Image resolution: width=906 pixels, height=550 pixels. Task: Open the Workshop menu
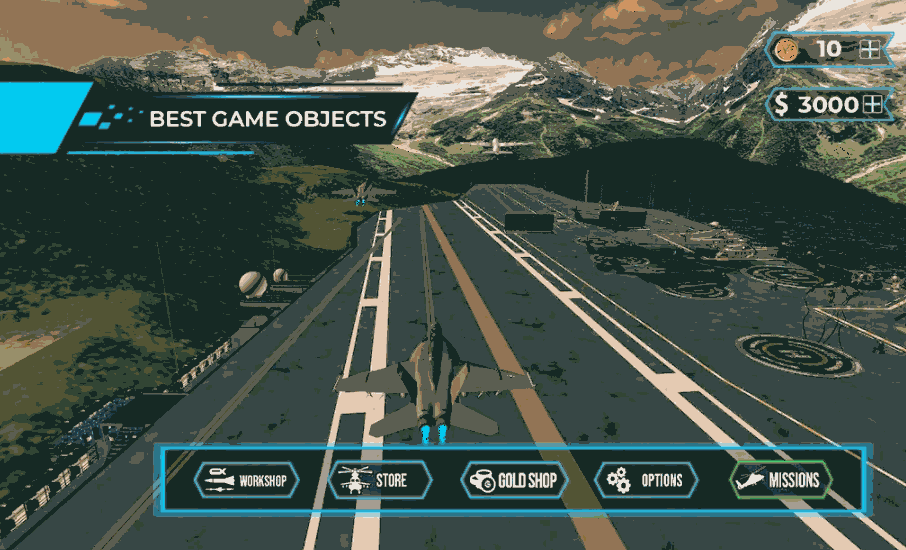pos(247,480)
